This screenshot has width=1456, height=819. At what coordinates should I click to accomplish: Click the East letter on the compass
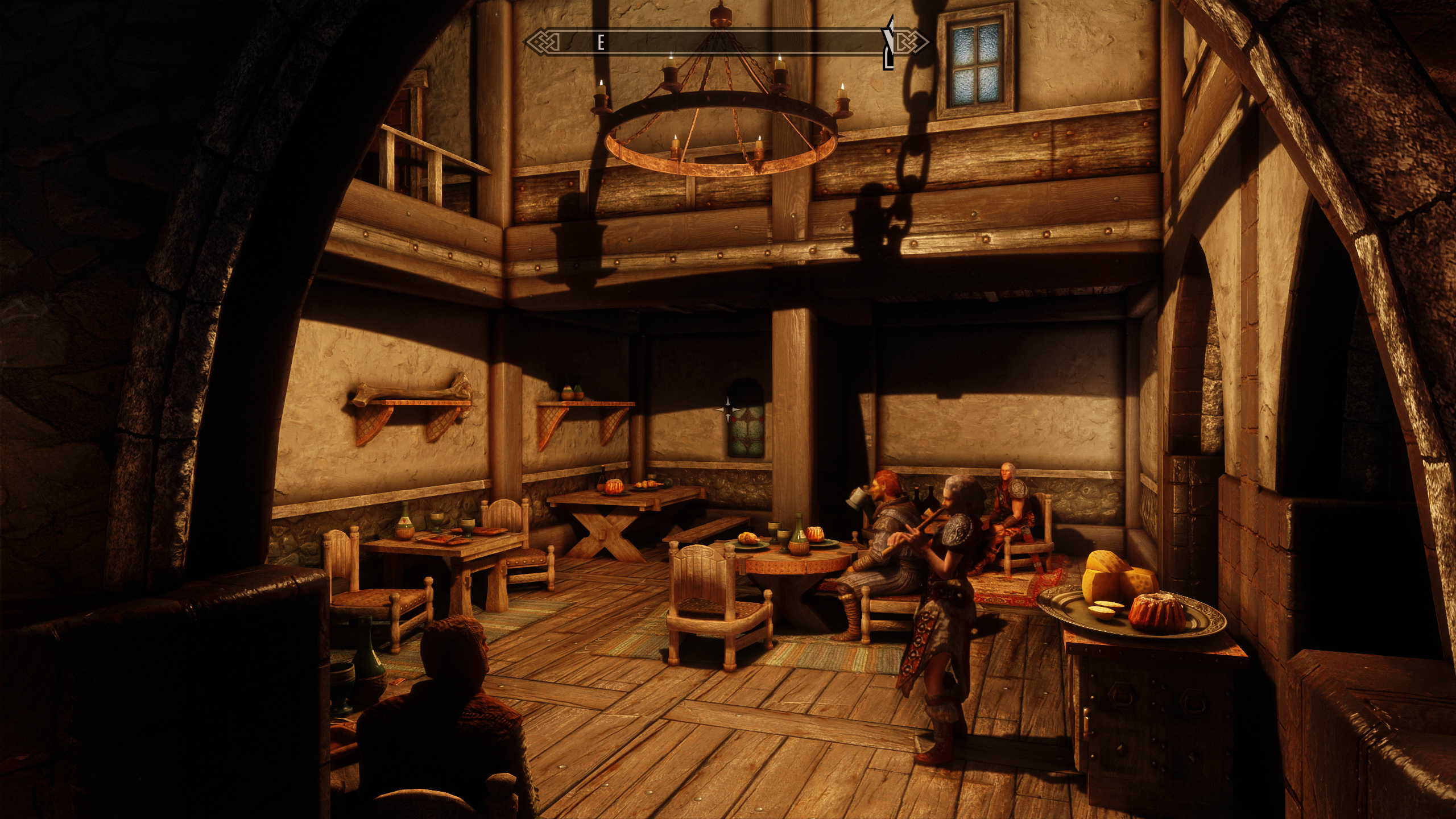pos(600,43)
